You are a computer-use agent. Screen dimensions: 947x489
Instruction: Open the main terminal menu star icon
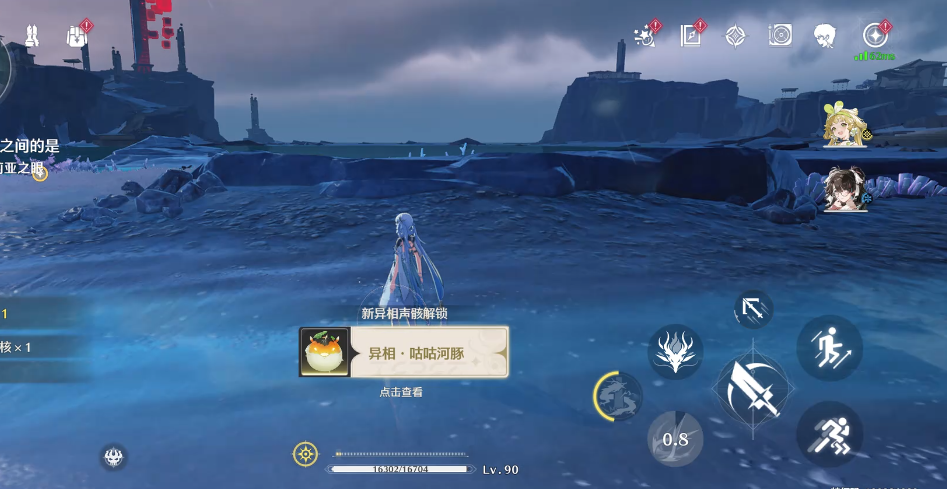[875, 36]
